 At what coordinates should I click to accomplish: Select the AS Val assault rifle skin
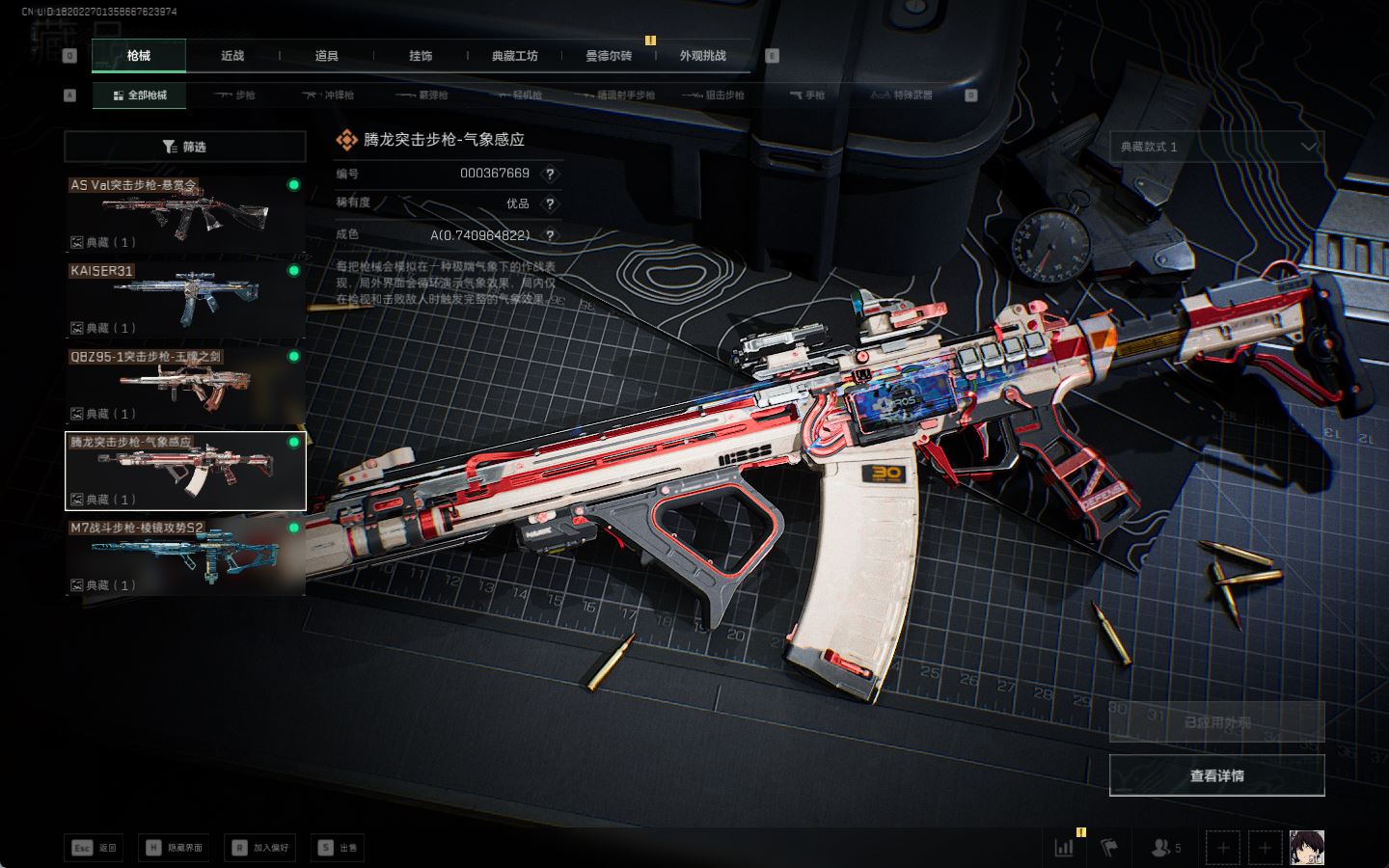184,213
